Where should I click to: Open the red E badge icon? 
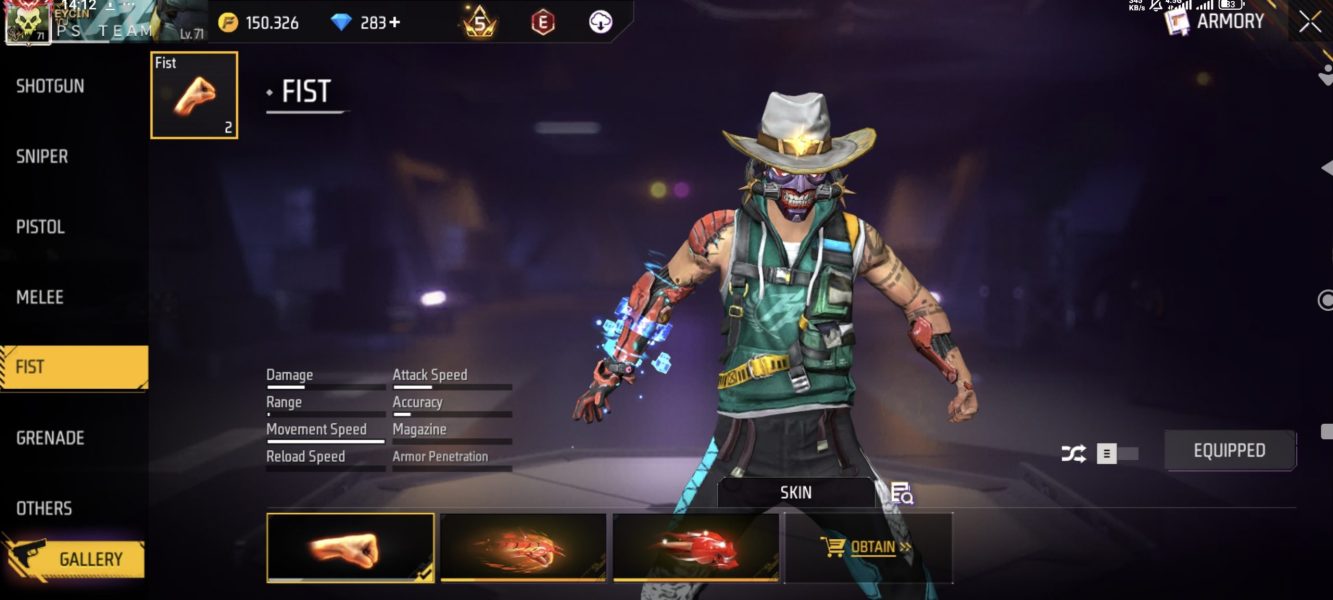[x=542, y=22]
